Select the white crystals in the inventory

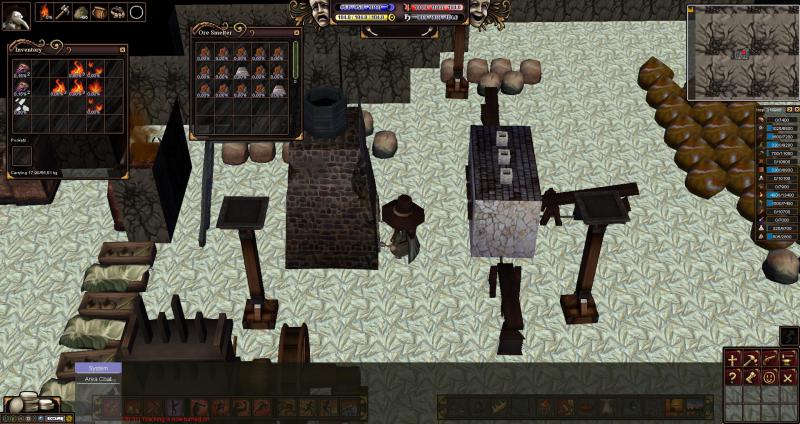22,104
